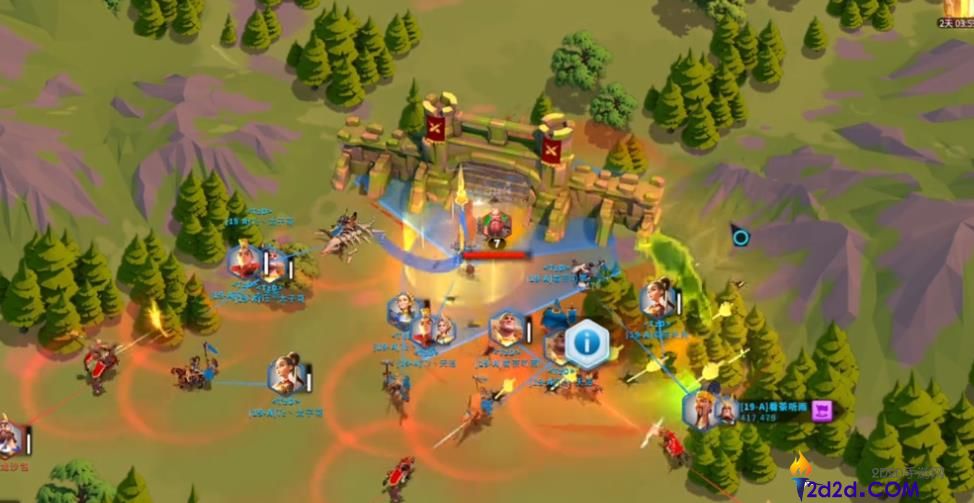Select the bald bearded commander portrait
This screenshot has width=974, height=503.
point(508,329)
